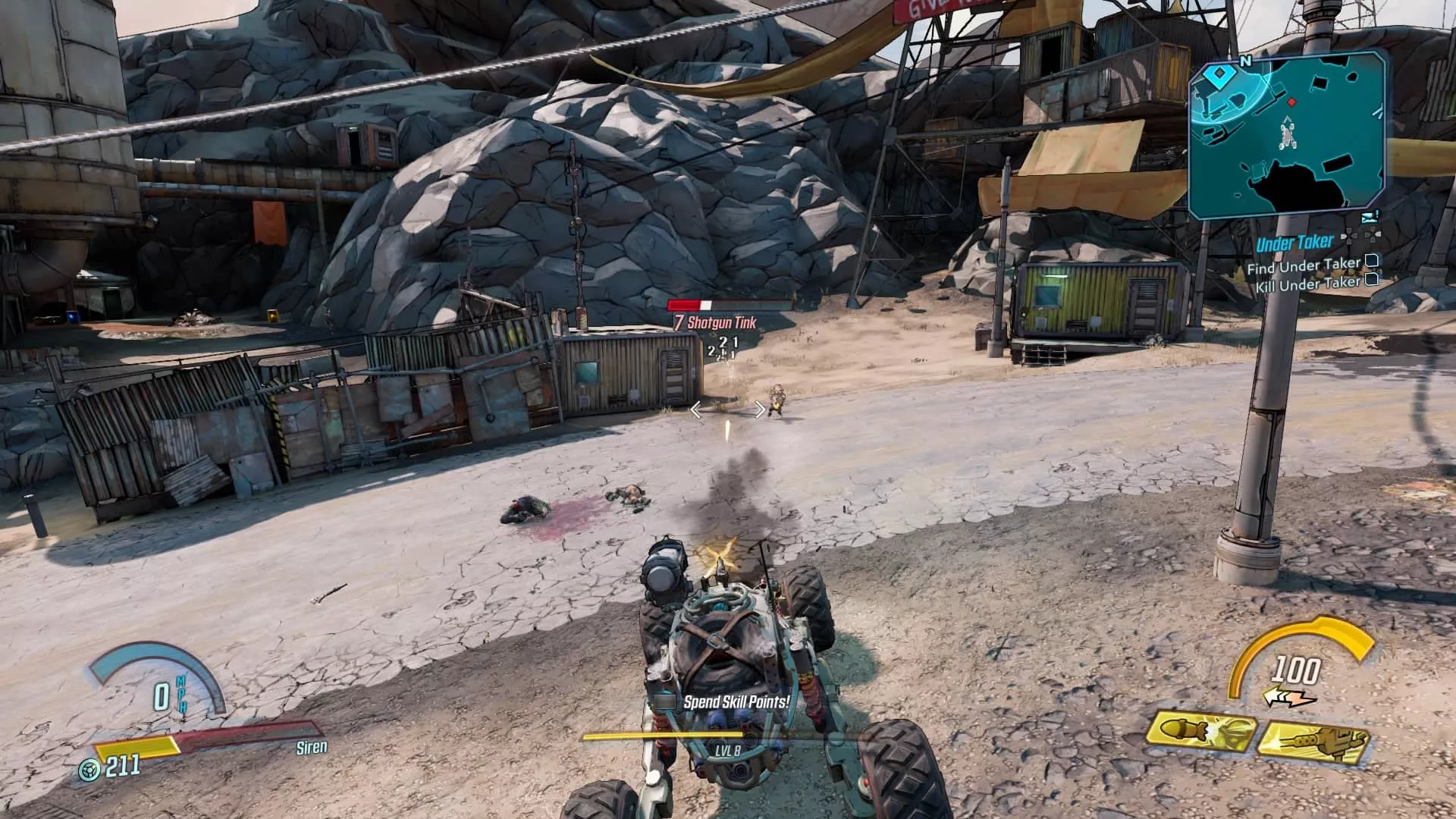Click the red enemy diamond on the minimap
Image resolution: width=1456 pixels, height=819 pixels.
[1291, 102]
